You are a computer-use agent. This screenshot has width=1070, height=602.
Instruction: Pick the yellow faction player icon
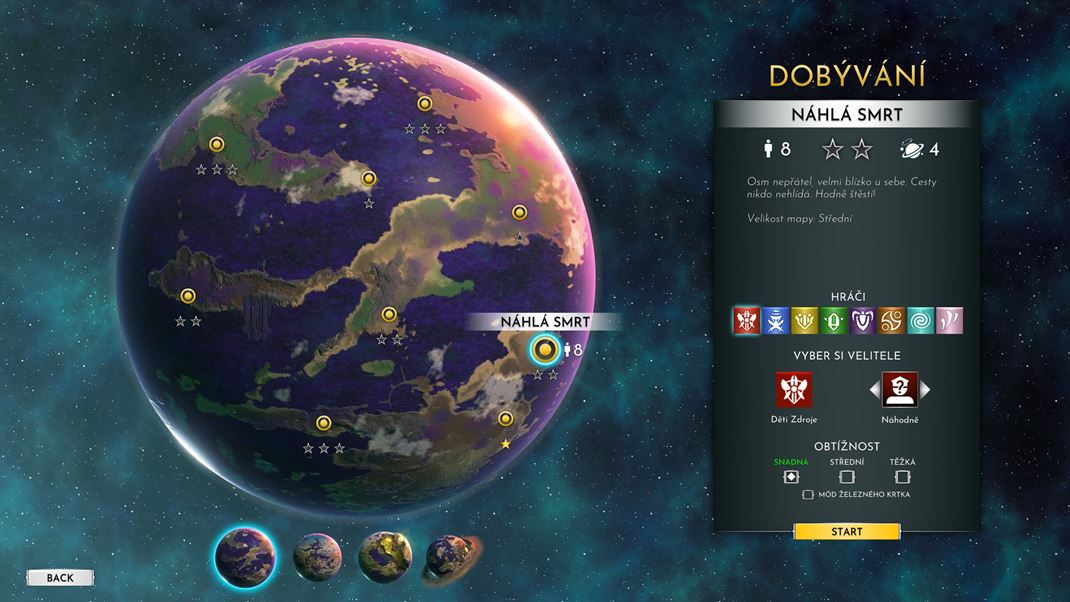point(803,320)
